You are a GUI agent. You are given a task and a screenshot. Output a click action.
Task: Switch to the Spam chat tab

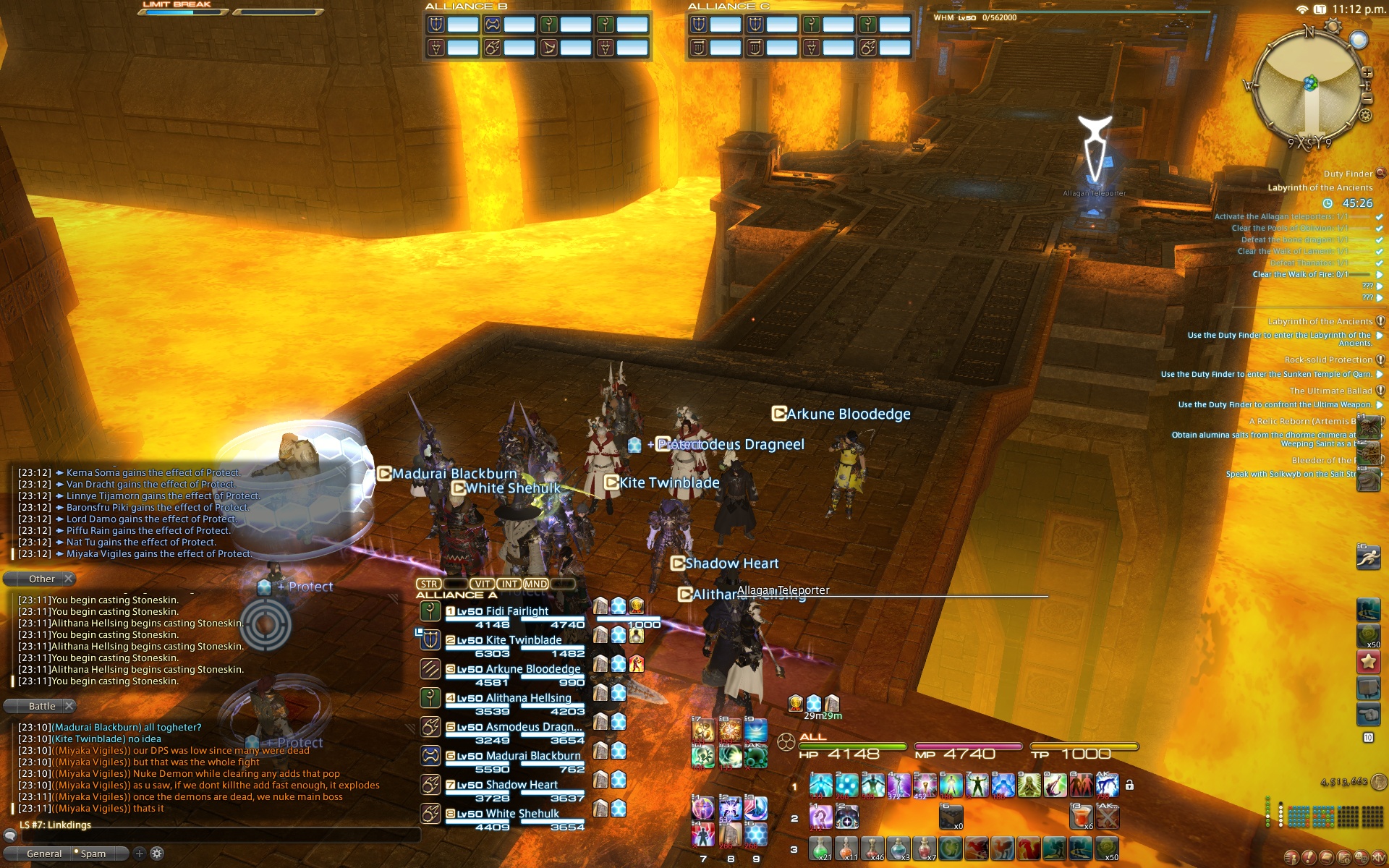pos(93,854)
